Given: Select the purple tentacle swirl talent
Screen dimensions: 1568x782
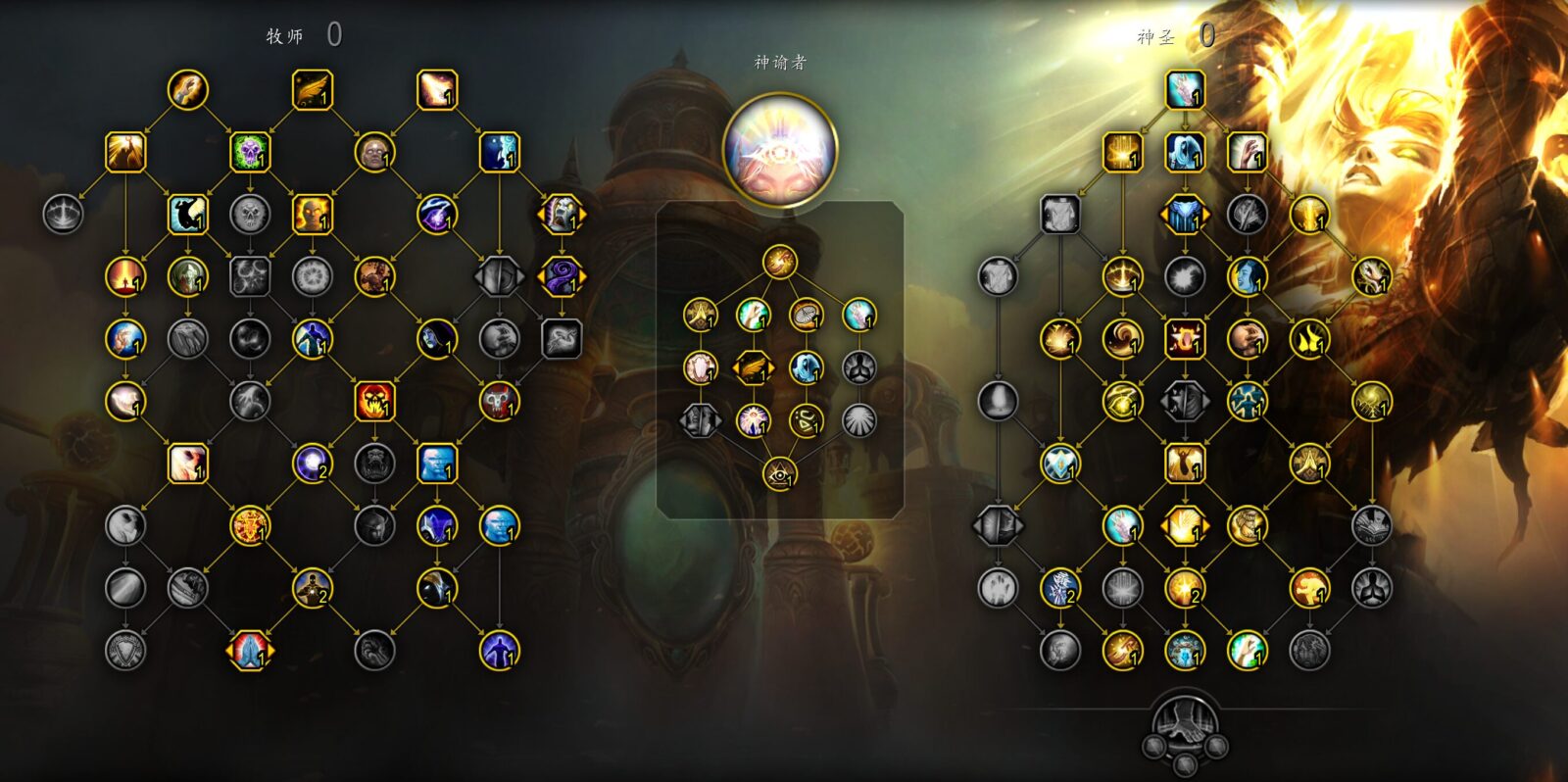Looking at the screenshot, I should (x=562, y=276).
